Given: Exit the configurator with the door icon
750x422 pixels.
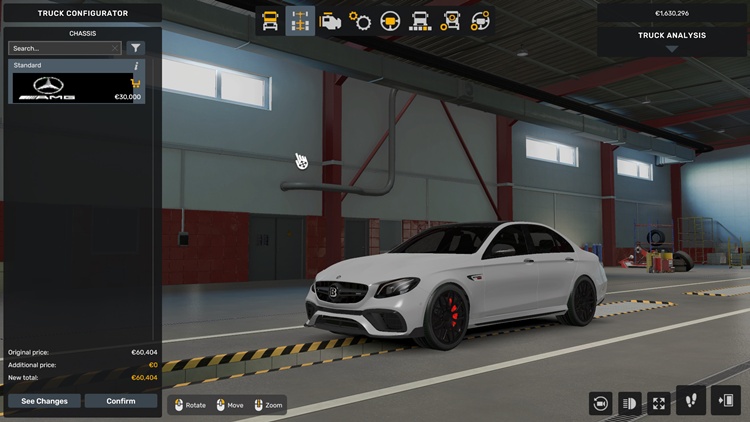Looking at the screenshot, I should tap(723, 400).
